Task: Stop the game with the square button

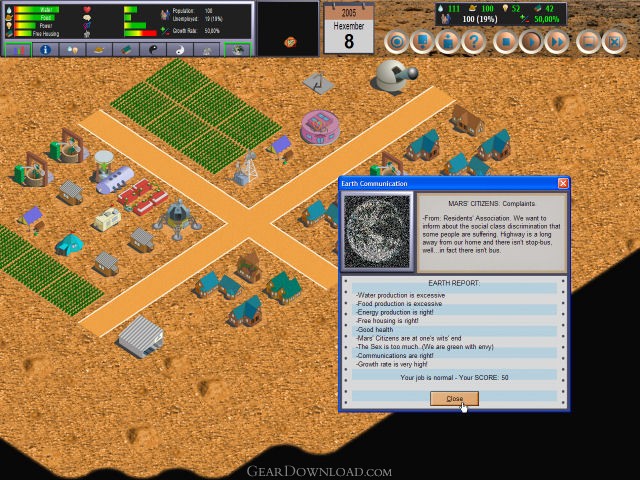Action: pyautogui.click(x=506, y=42)
